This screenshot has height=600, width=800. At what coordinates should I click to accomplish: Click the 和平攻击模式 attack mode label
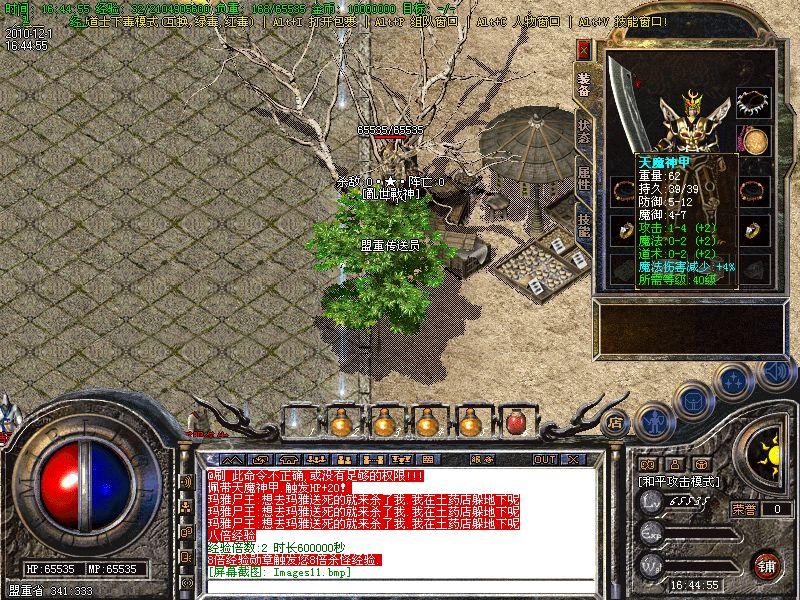[679, 481]
